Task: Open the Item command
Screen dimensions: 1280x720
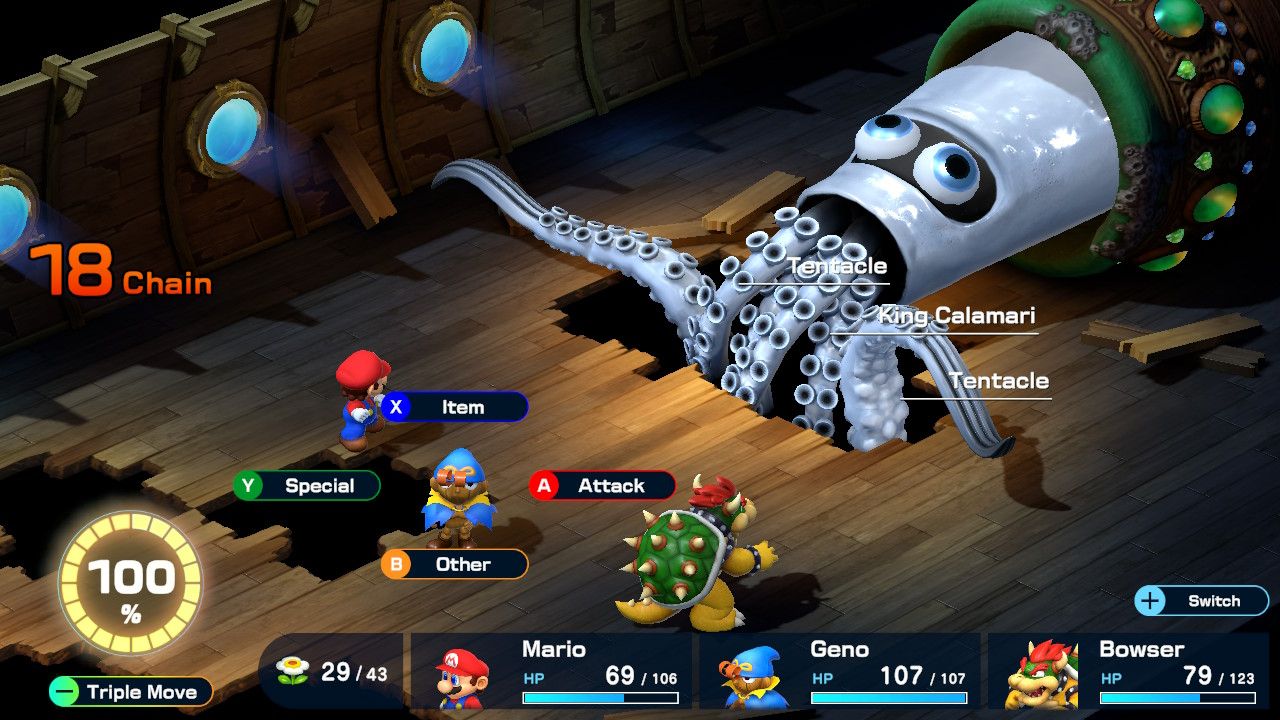Action: 454,407
